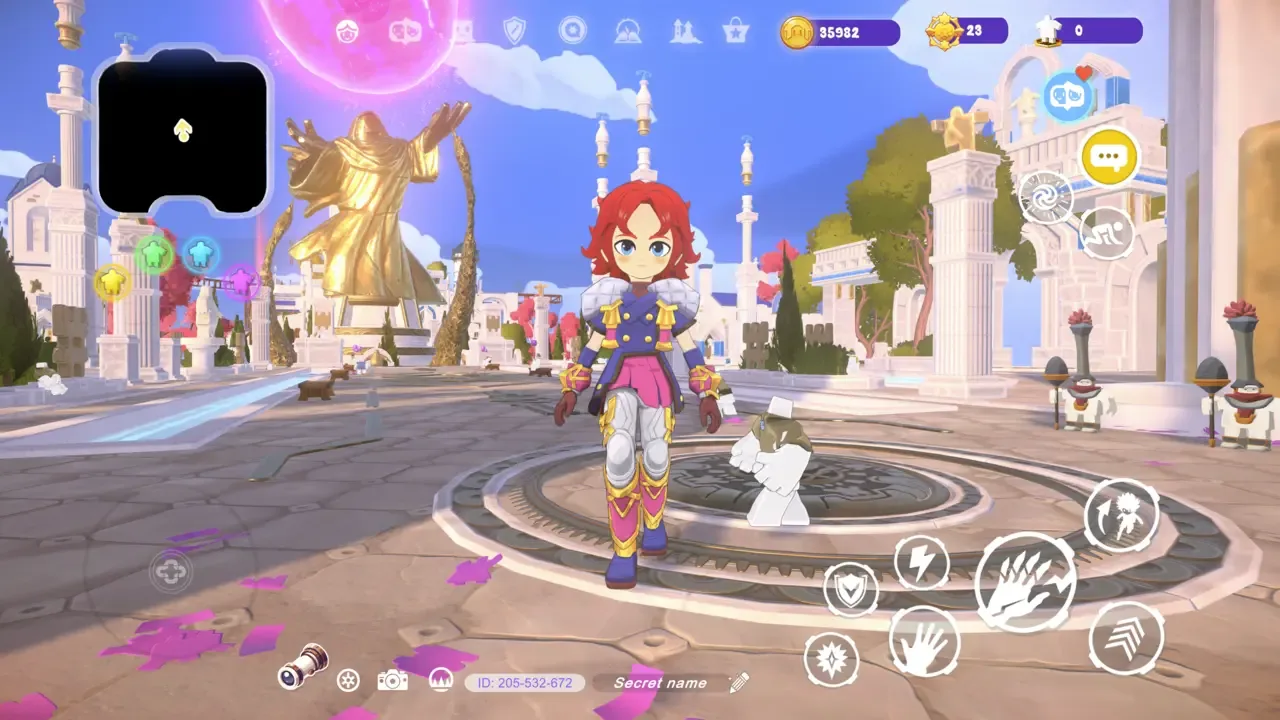The height and width of the screenshot is (720, 1280).
Task: Use the large claw slash attack
Action: click(1025, 582)
